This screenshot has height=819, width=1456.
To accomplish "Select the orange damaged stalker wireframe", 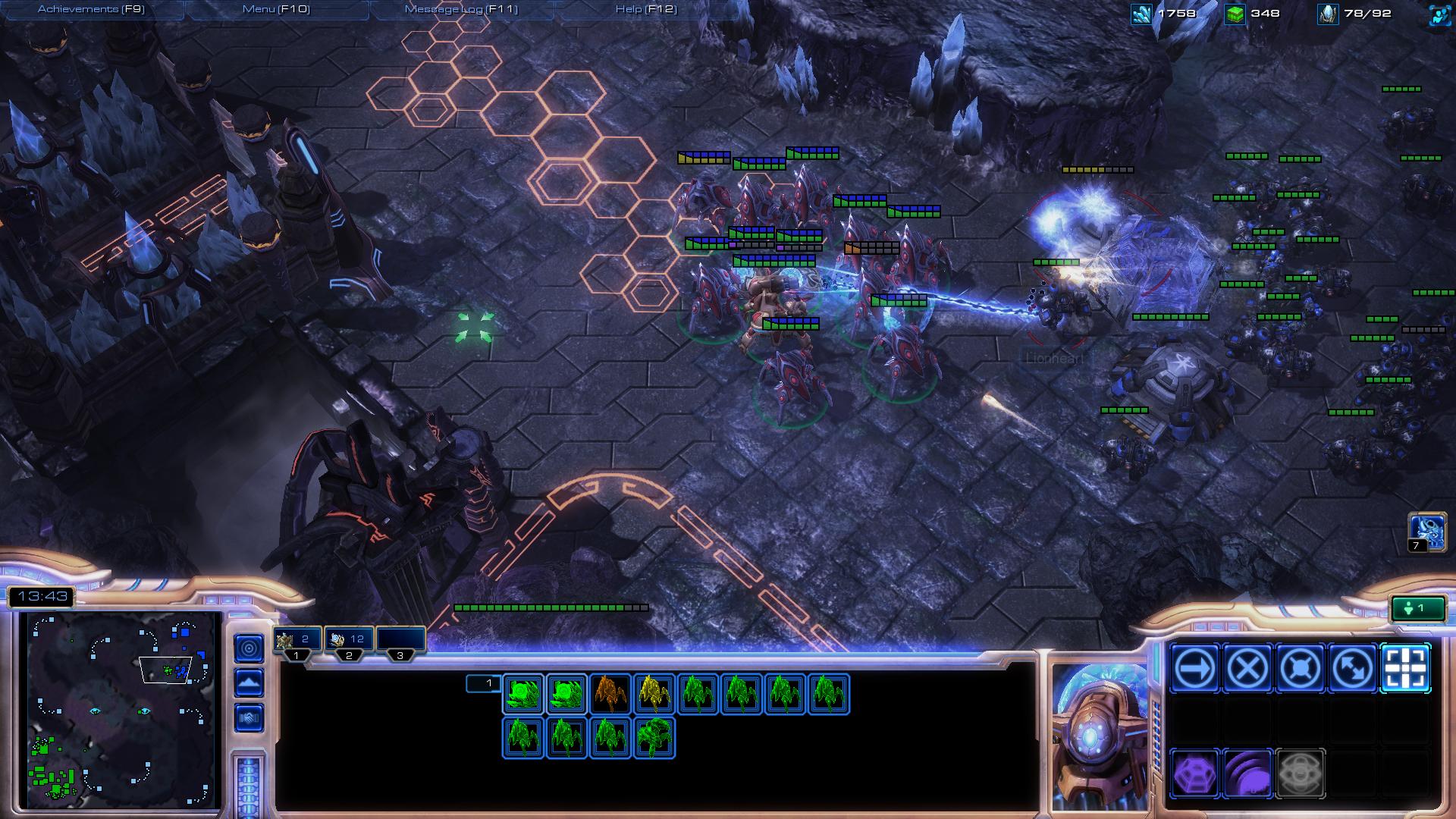I will coord(610,694).
